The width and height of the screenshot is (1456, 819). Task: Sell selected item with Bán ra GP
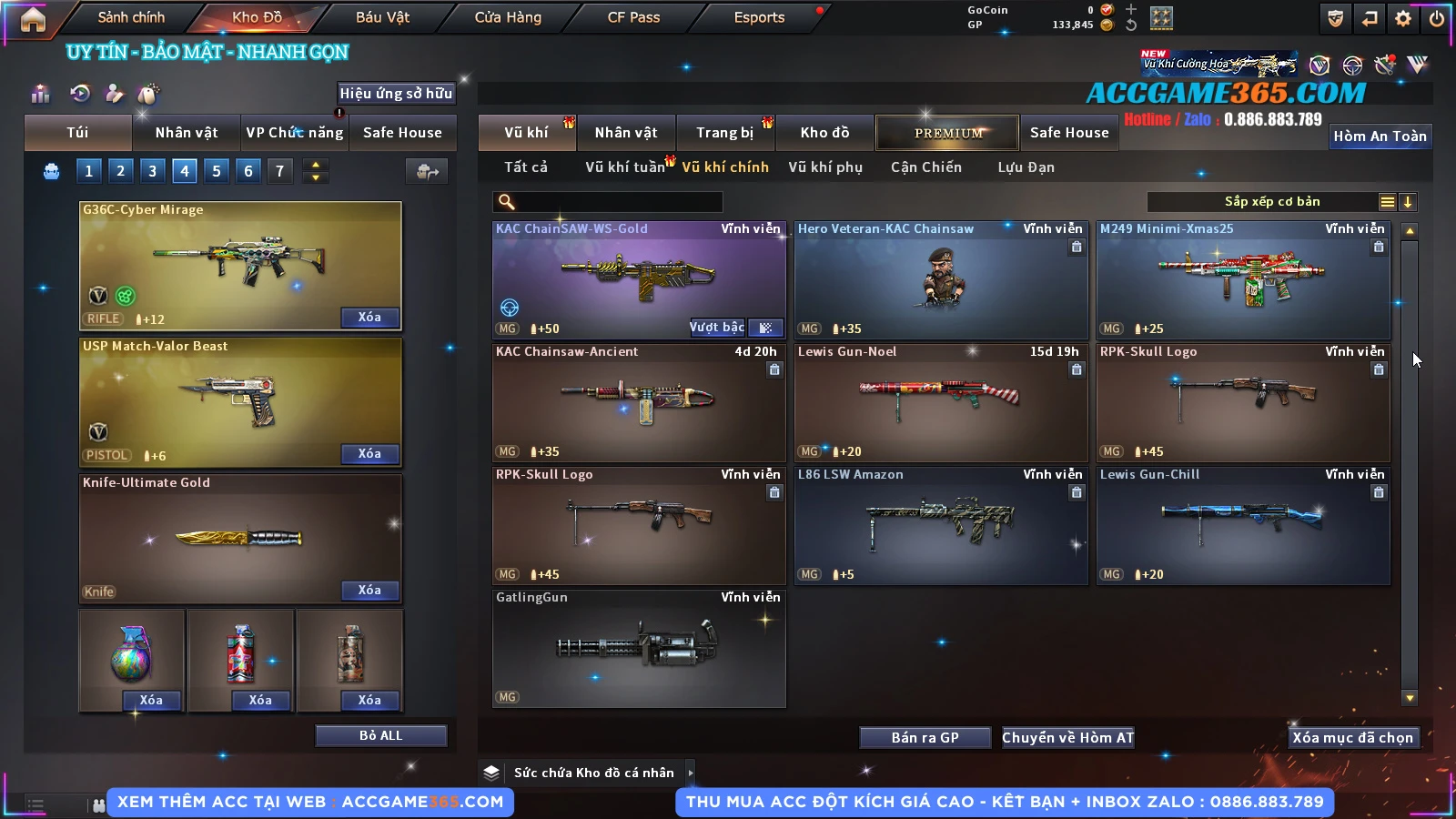925,738
